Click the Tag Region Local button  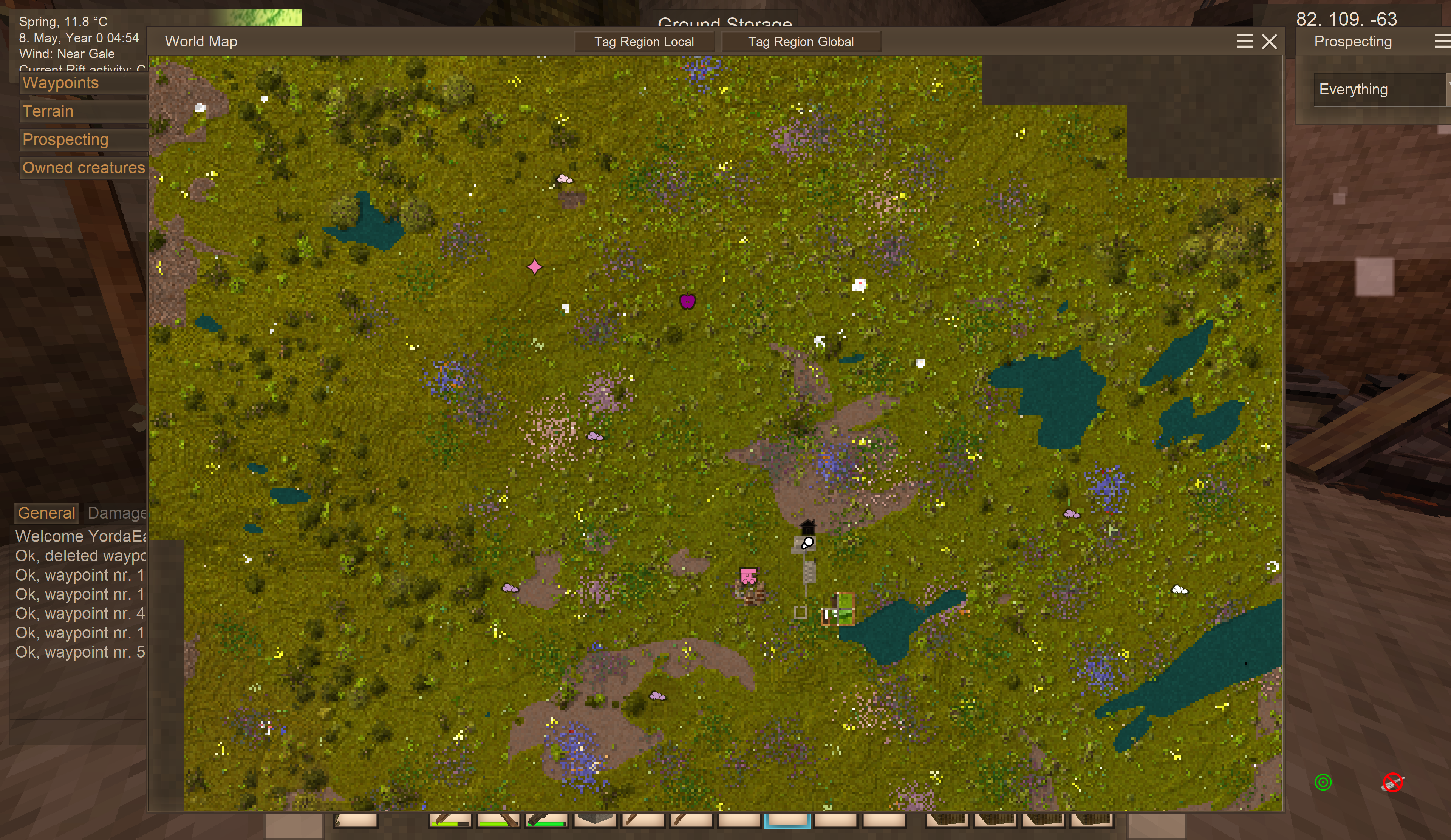644,42
